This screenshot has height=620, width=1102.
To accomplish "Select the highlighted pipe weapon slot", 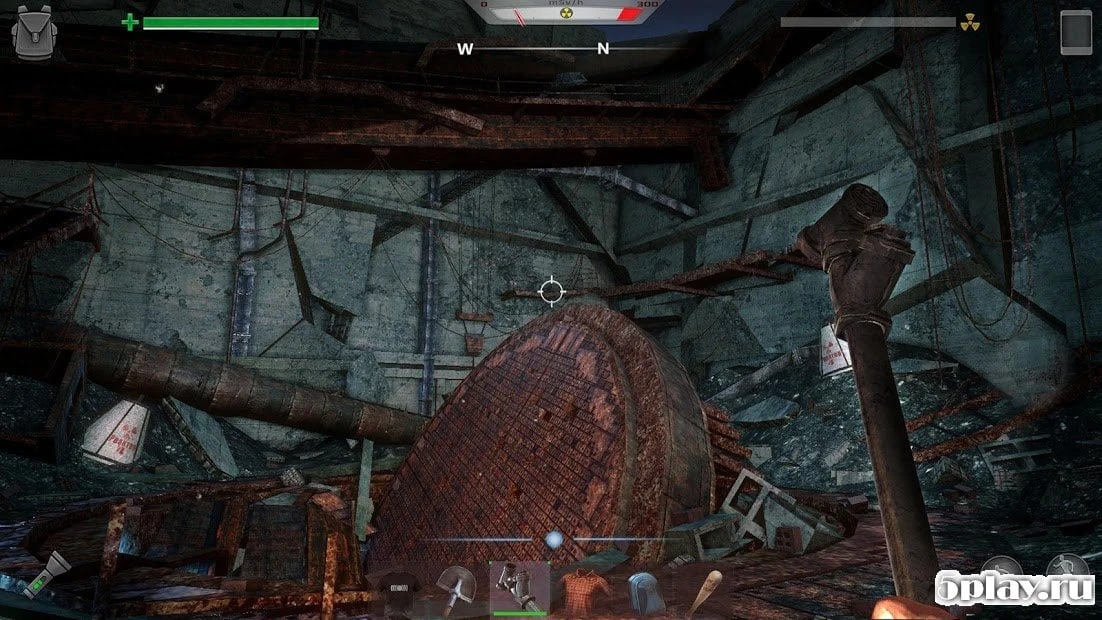I will 519,588.
